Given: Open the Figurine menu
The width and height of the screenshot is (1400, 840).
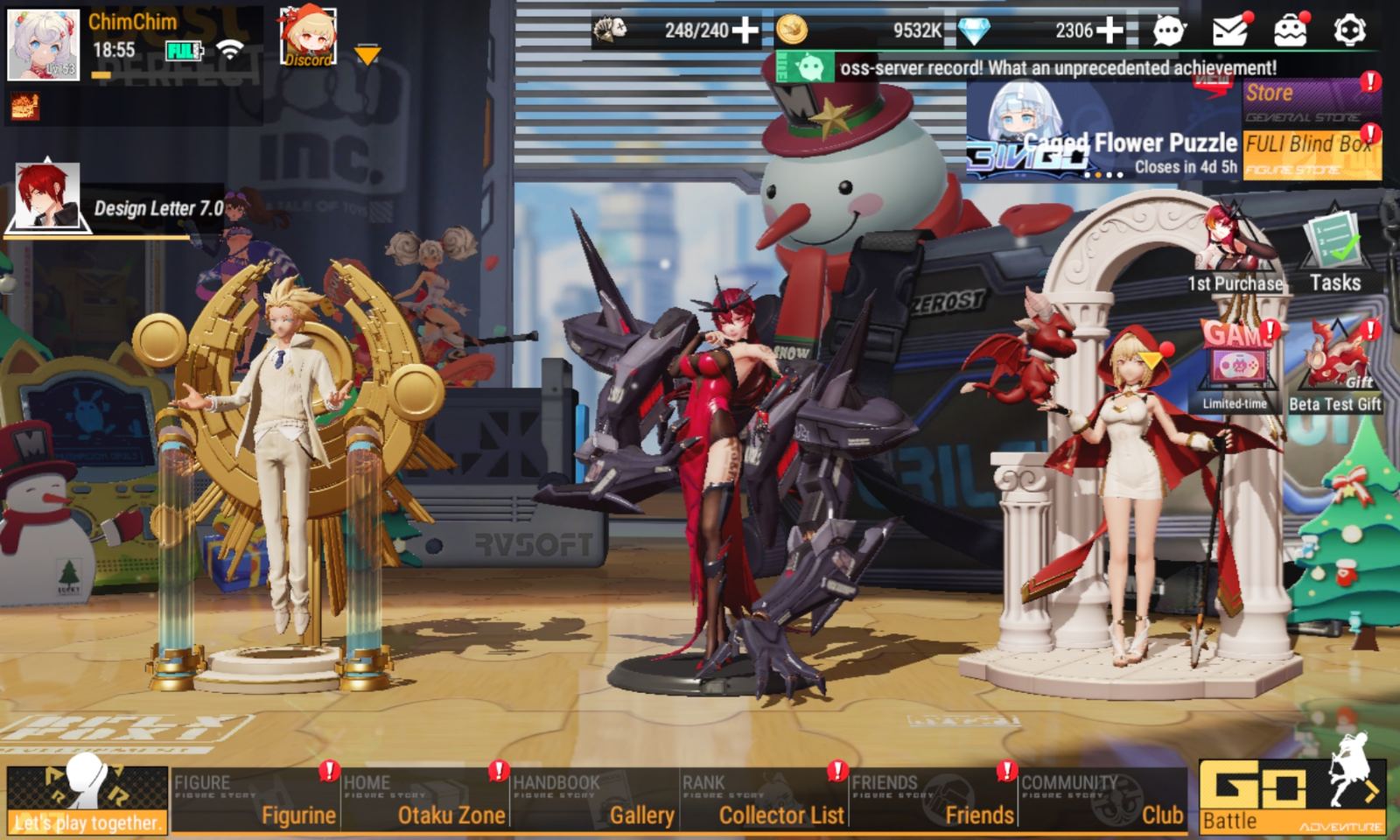Looking at the screenshot, I should coord(255,800).
